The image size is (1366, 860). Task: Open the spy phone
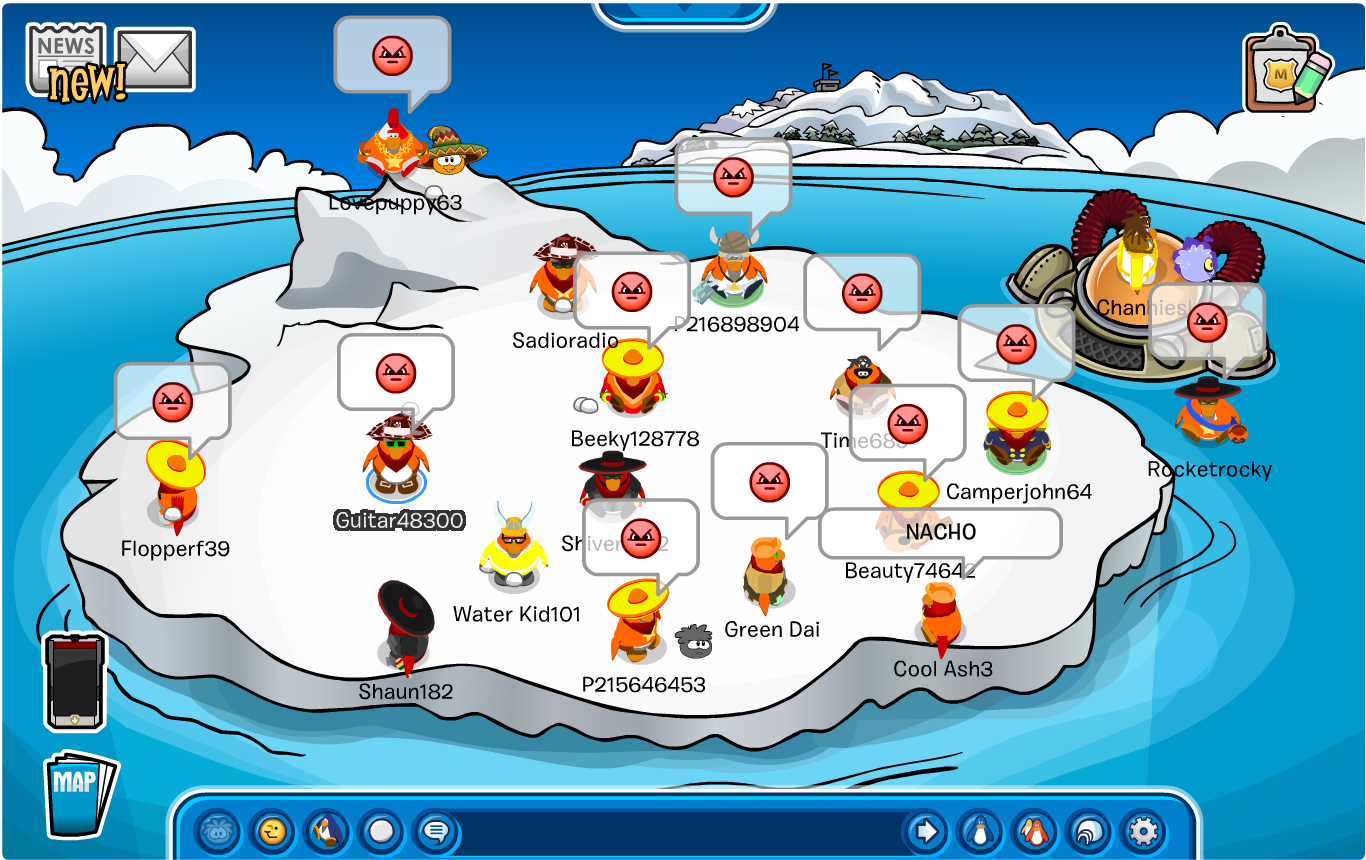[x=74, y=681]
